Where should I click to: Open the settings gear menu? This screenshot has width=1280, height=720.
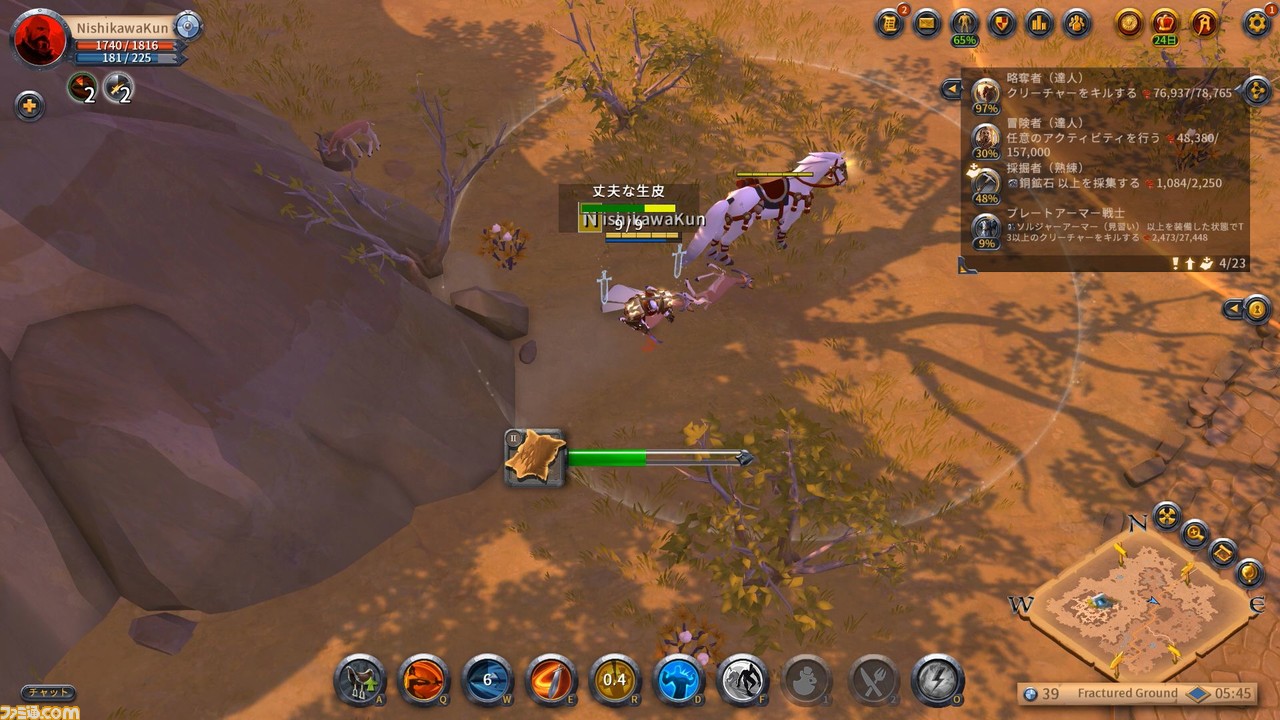point(1257,22)
